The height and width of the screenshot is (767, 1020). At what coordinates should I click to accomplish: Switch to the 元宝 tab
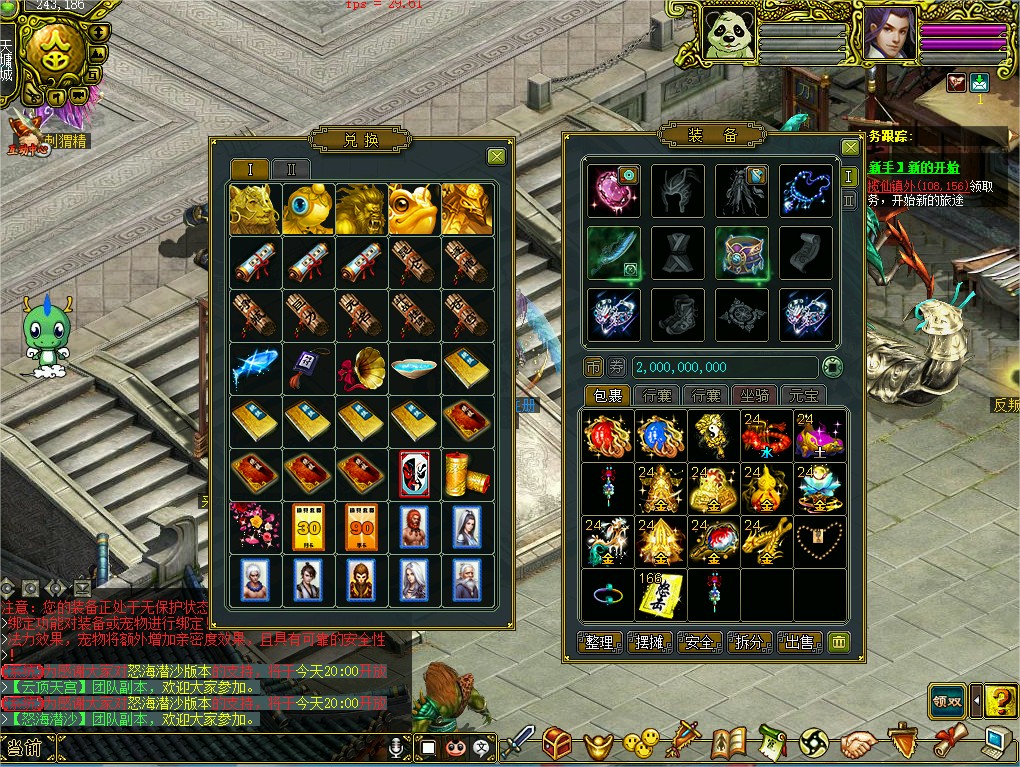(x=803, y=395)
